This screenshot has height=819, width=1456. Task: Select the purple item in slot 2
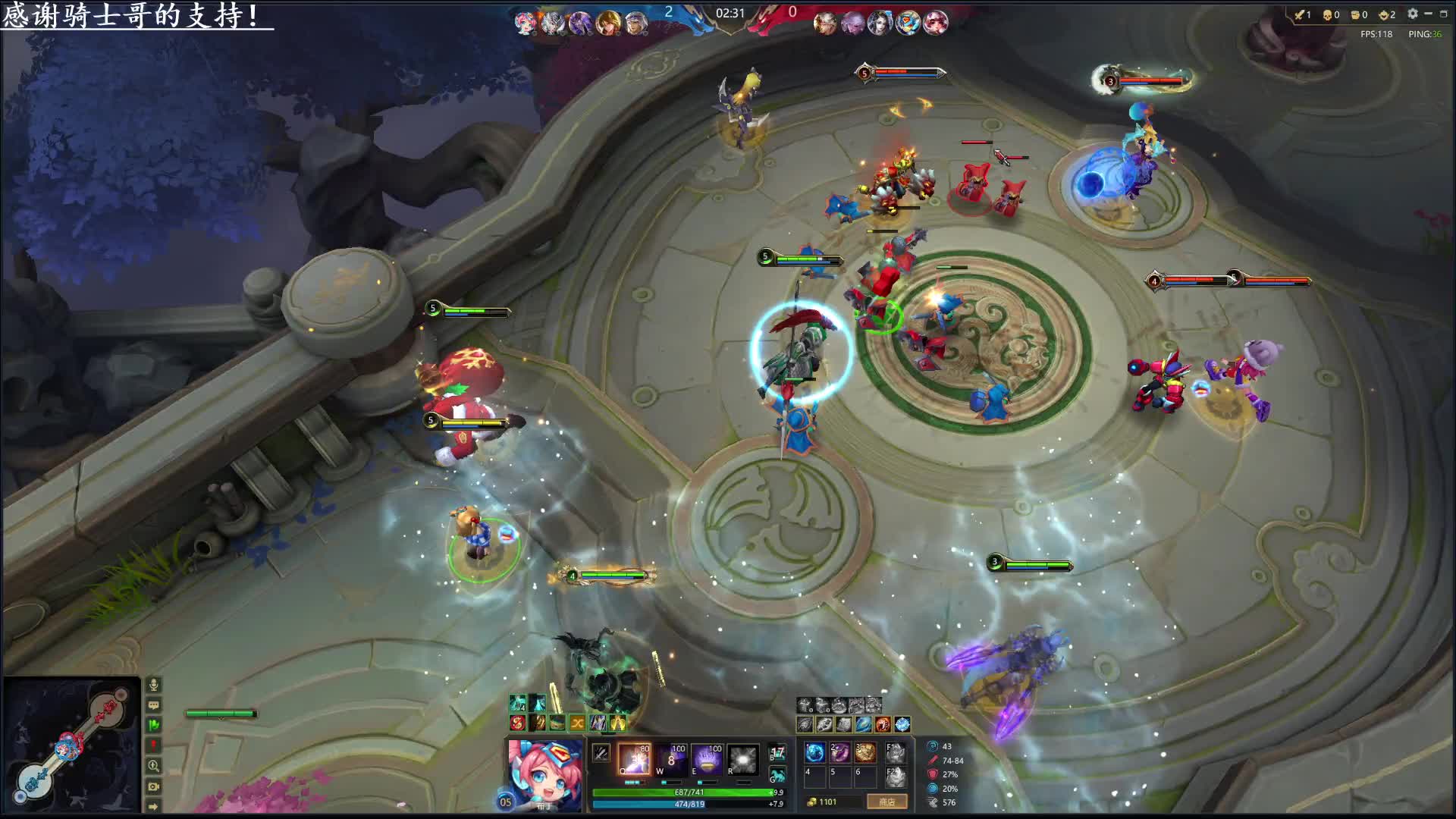pos(839,752)
